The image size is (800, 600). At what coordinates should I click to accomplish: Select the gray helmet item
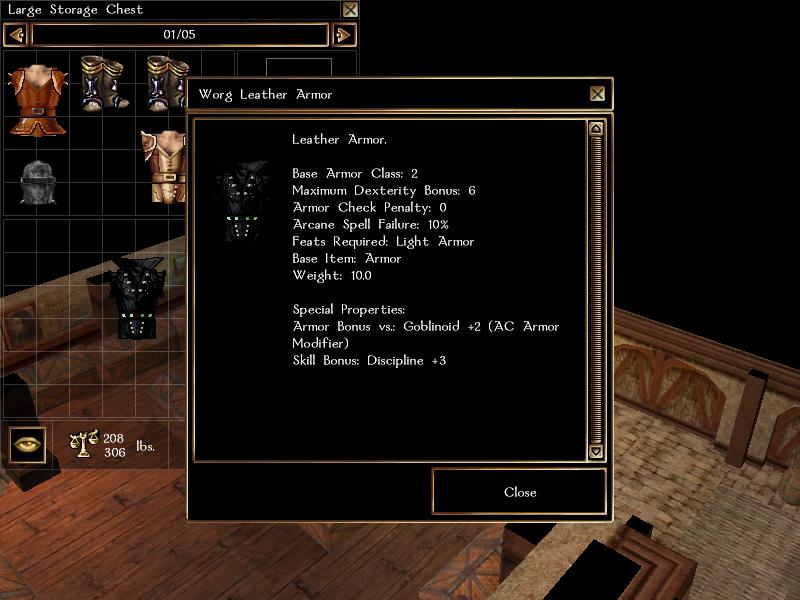36,181
